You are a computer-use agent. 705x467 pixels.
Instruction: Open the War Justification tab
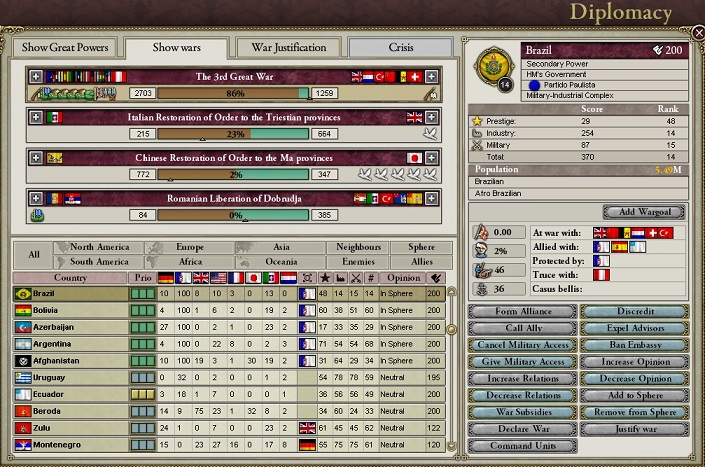coord(288,48)
